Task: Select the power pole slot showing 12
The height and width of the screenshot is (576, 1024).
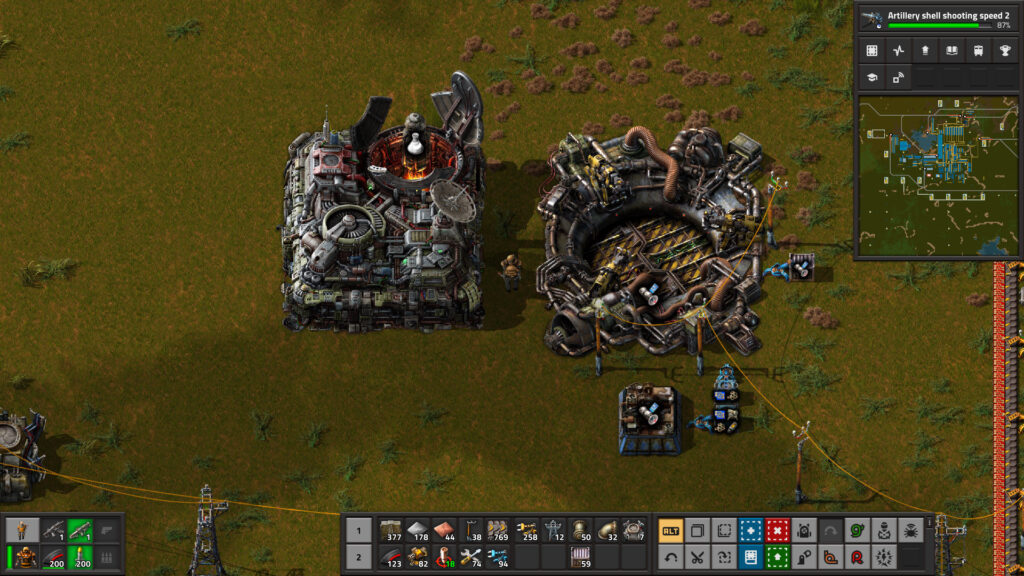Action: tap(552, 530)
